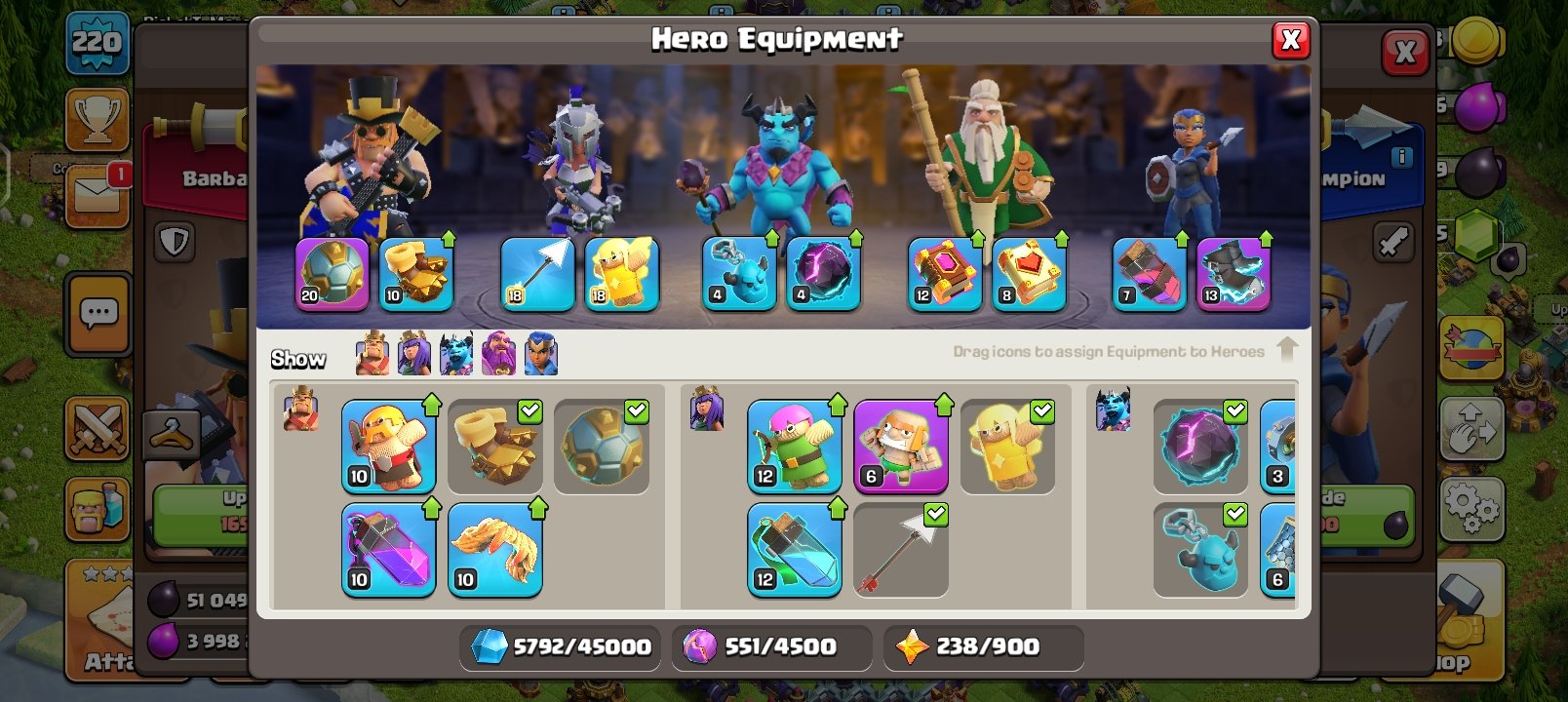Click the green checkmark on the equipped Healer Puppet
The image size is (1568, 702).
coord(1040,412)
